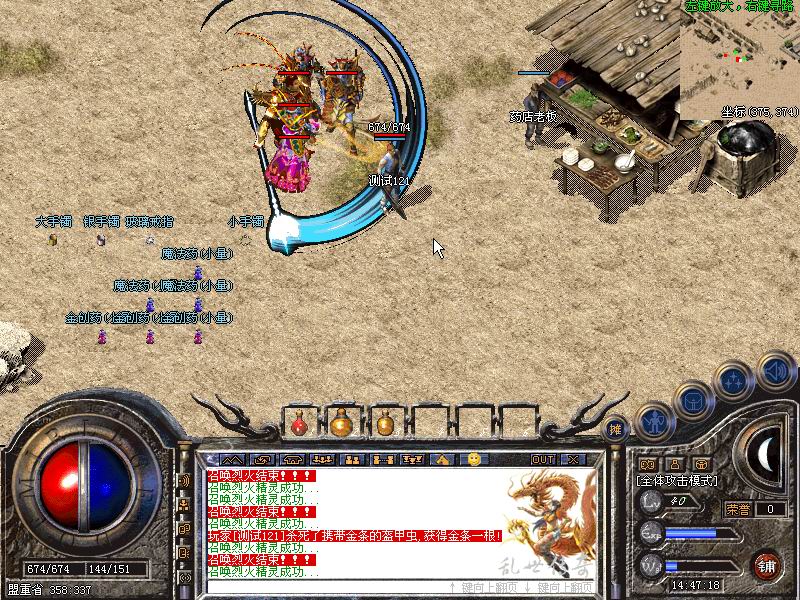Screen dimensions: 800x600
Task: Click the single person icon above attack mode
Action: point(674,464)
